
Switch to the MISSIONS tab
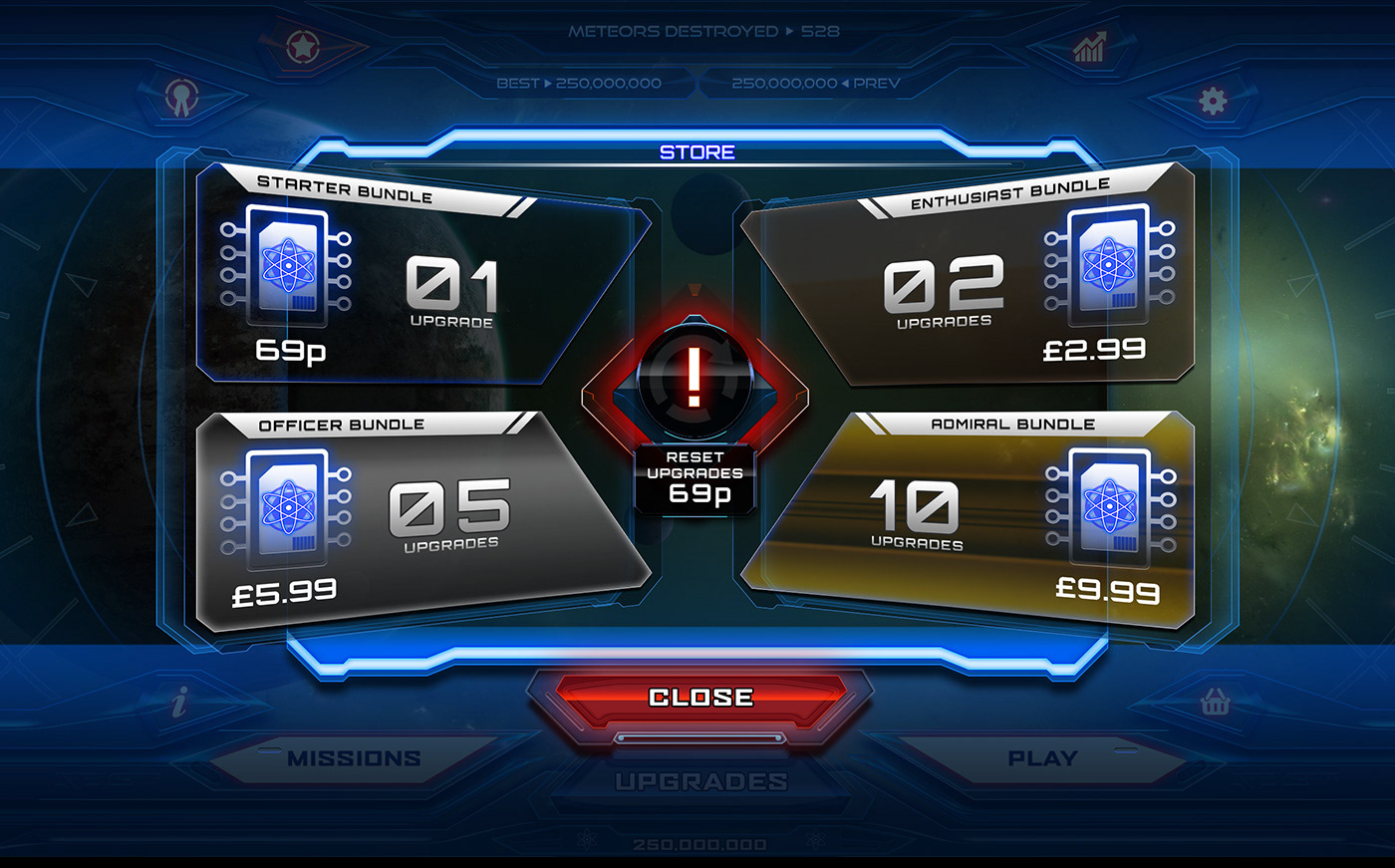(354, 757)
